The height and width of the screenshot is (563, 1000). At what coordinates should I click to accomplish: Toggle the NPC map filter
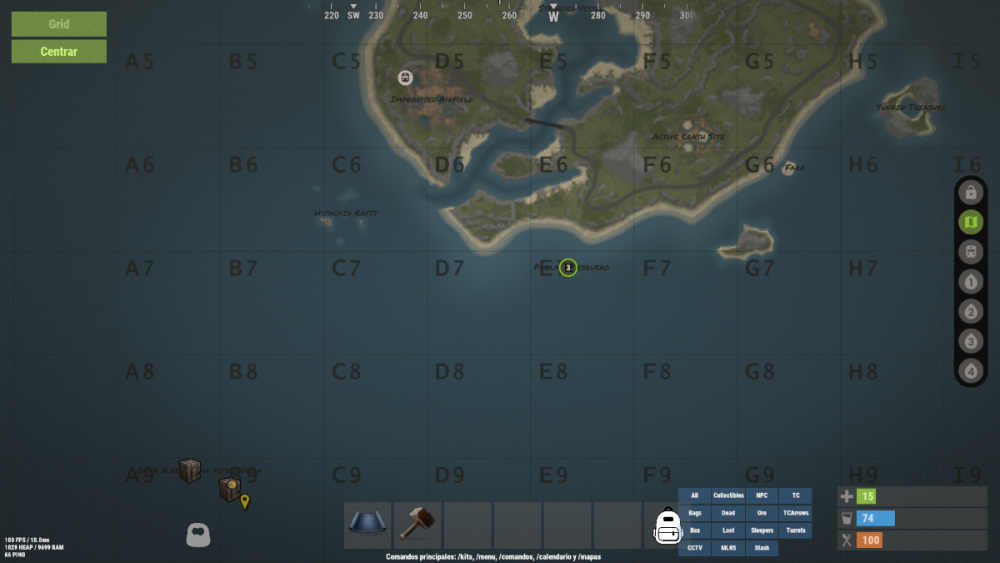(x=762, y=496)
